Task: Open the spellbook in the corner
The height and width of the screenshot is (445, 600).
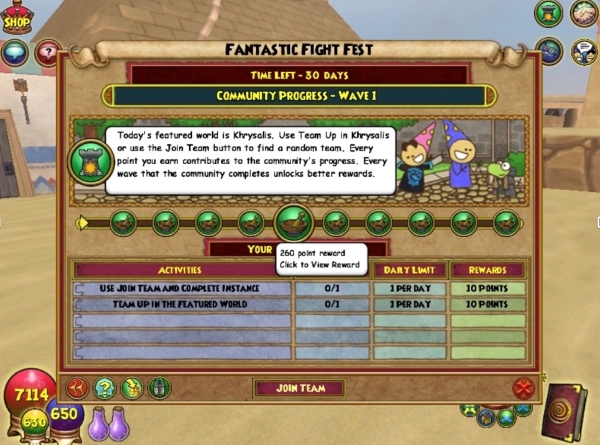Action: [571, 411]
